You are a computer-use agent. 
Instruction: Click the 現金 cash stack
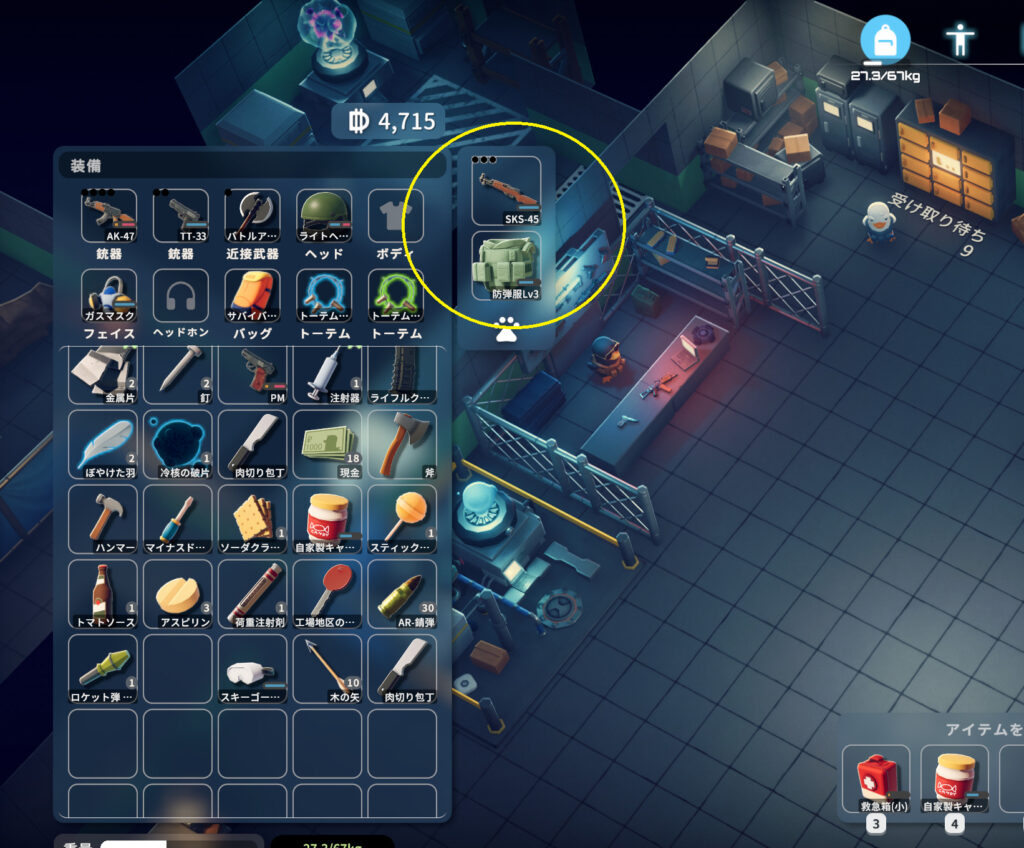pos(327,444)
